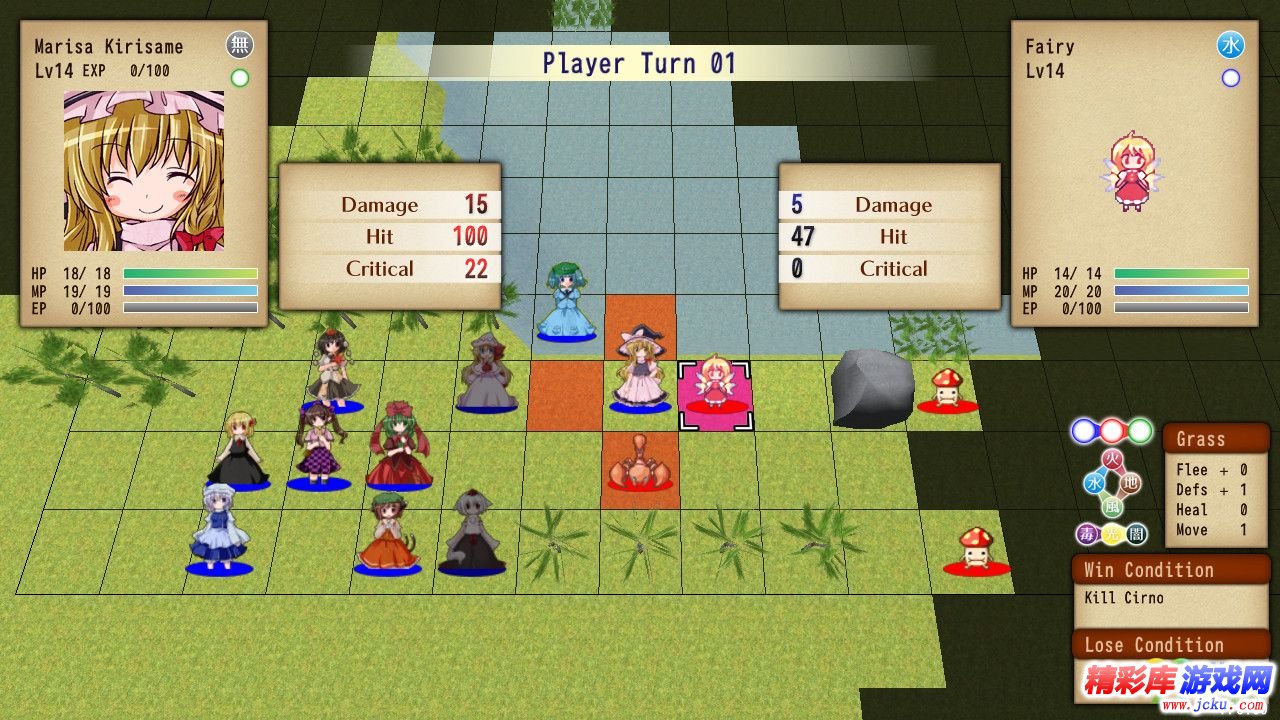The width and height of the screenshot is (1280, 720).
Task: Attack the targeted Fairy on the pink tile
Action: pyautogui.click(x=715, y=385)
